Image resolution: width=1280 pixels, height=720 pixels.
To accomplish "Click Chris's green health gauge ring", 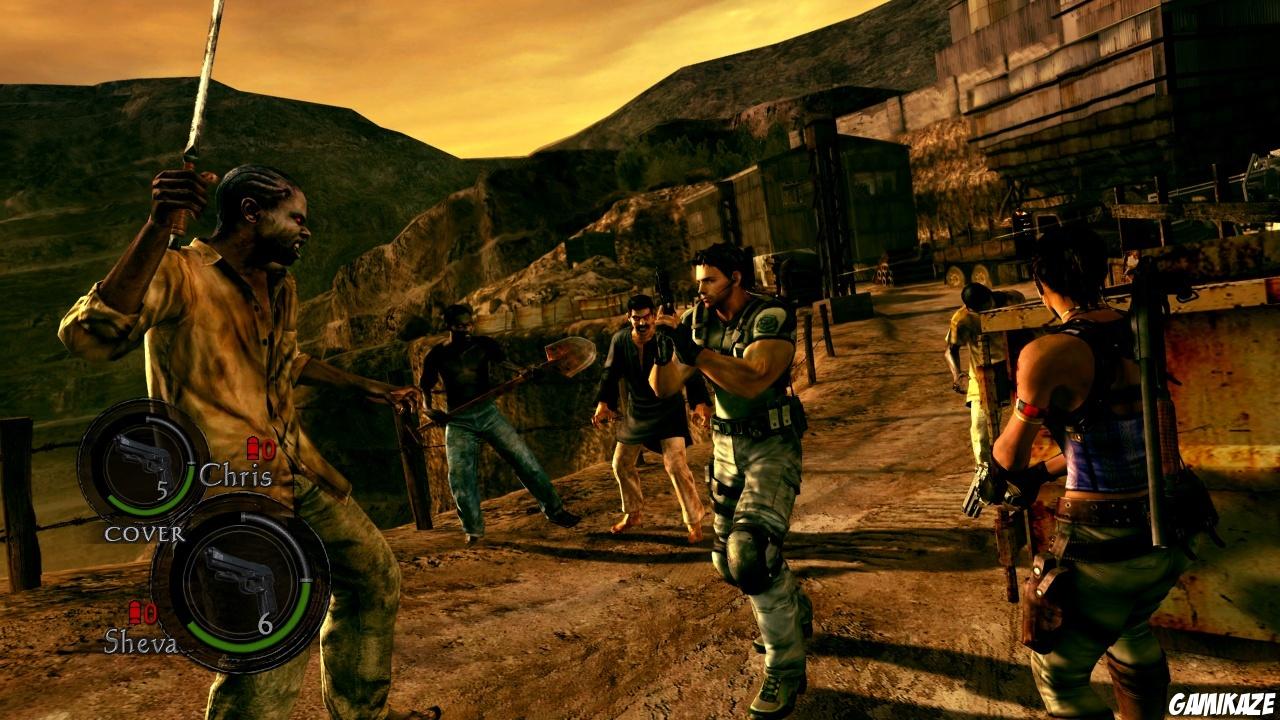I will pyautogui.click(x=150, y=505).
